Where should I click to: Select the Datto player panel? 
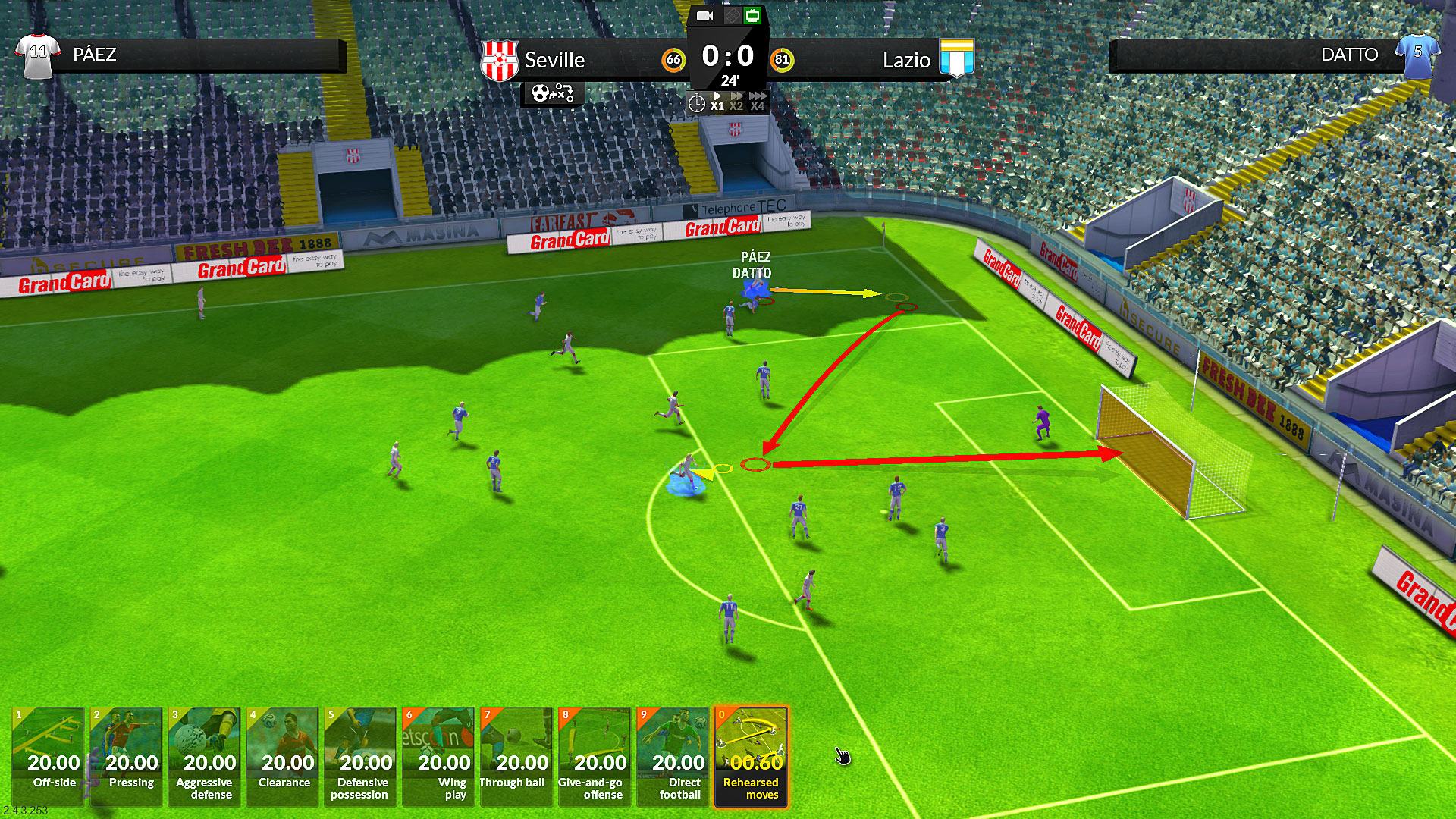tap(1274, 55)
